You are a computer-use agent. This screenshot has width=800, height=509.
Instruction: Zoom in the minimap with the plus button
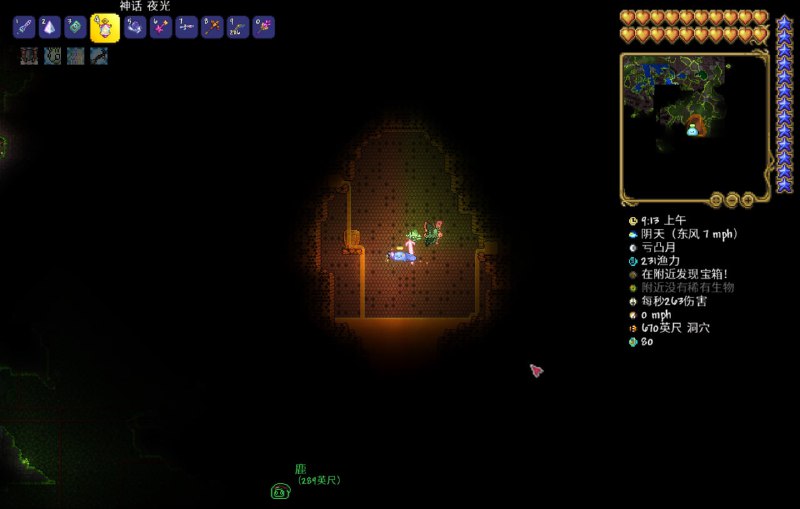(748, 199)
